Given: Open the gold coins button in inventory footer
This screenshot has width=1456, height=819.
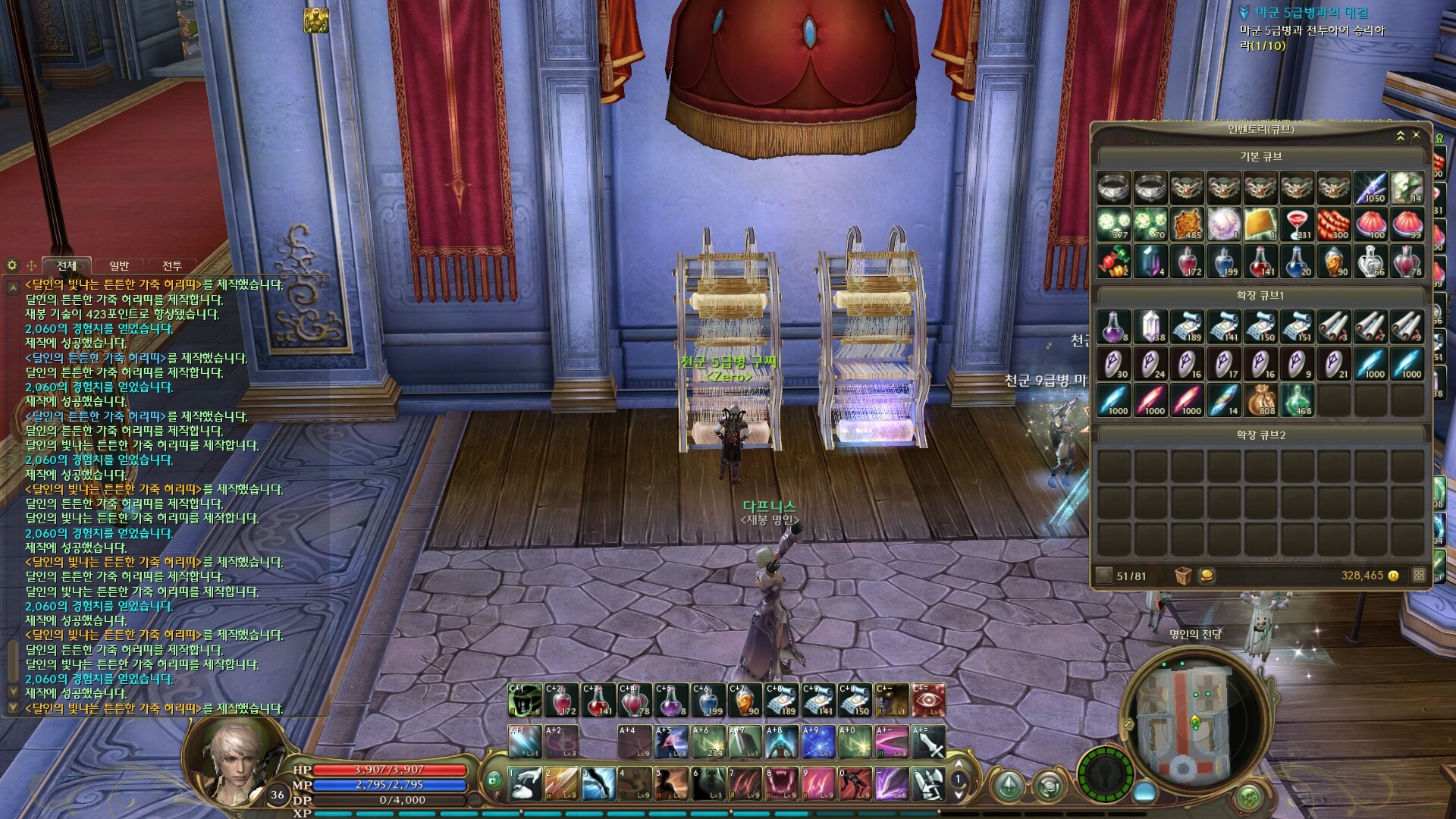Looking at the screenshot, I should (x=1207, y=576).
